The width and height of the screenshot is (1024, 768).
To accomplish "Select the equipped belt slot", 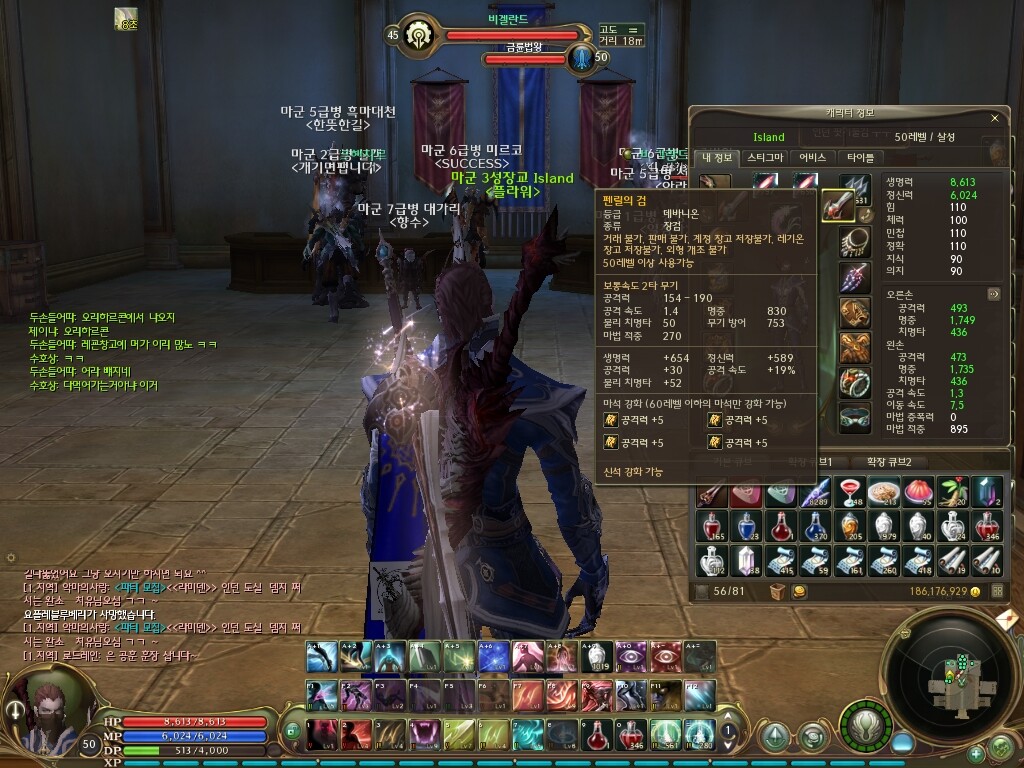I will coord(853,417).
